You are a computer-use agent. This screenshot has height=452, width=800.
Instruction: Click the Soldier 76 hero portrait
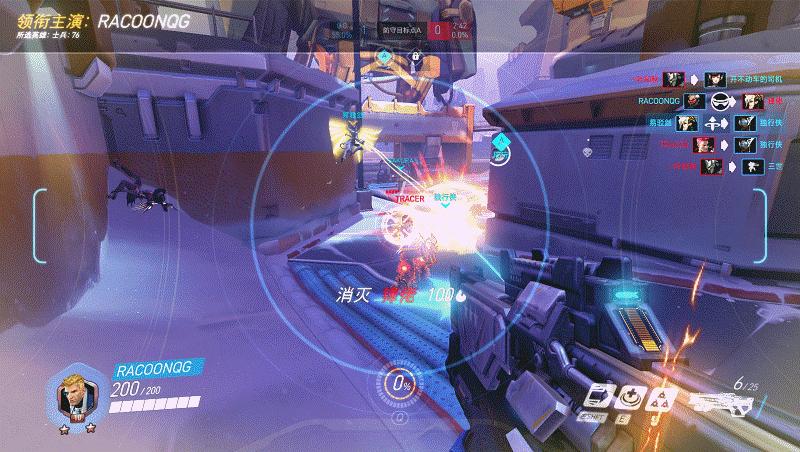(x=78, y=394)
